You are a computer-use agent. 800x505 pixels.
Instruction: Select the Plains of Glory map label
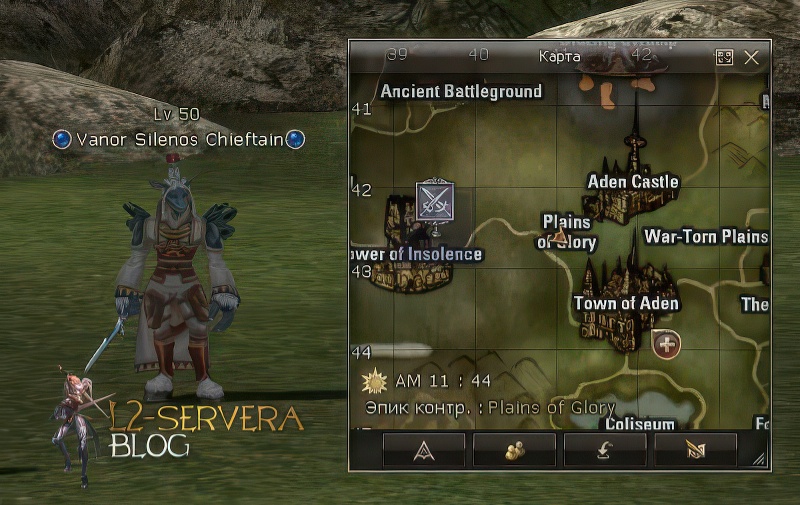click(567, 232)
